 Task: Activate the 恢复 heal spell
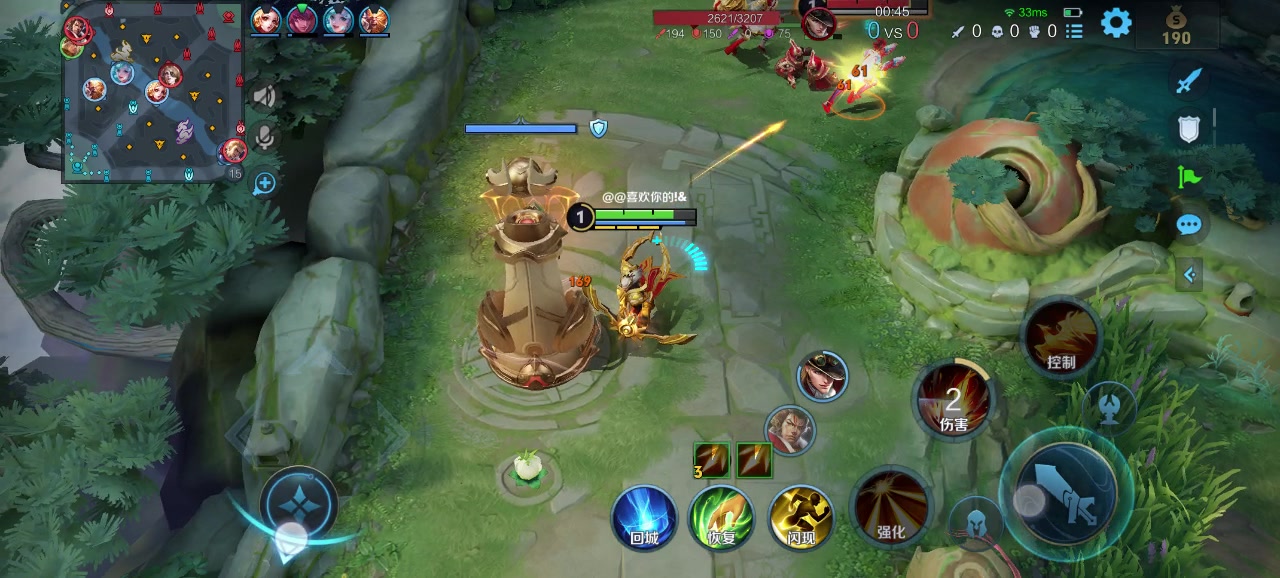coord(721,517)
